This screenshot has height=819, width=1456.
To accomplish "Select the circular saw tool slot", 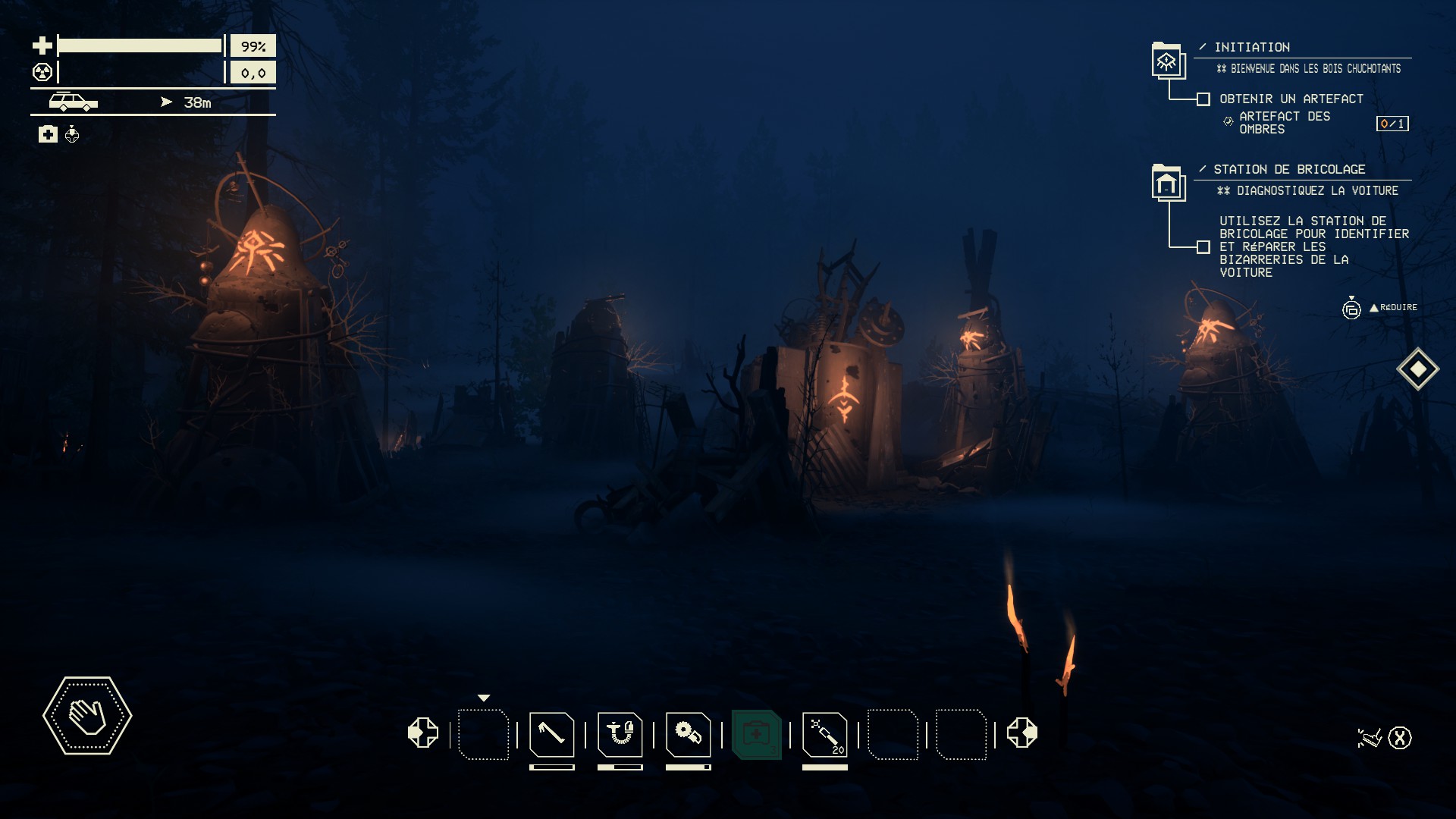I will 688,734.
